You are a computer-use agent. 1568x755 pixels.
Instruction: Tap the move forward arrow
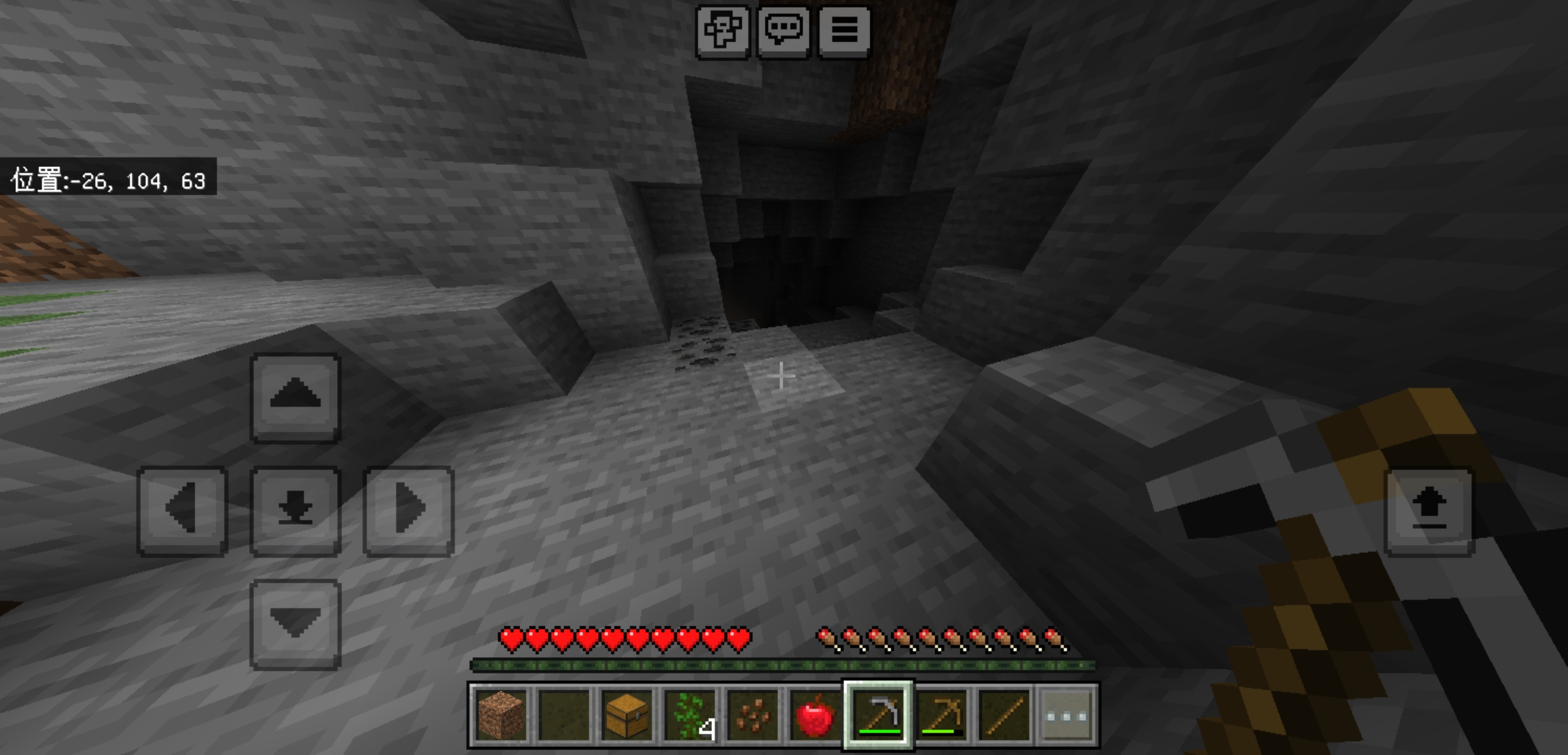296,398
